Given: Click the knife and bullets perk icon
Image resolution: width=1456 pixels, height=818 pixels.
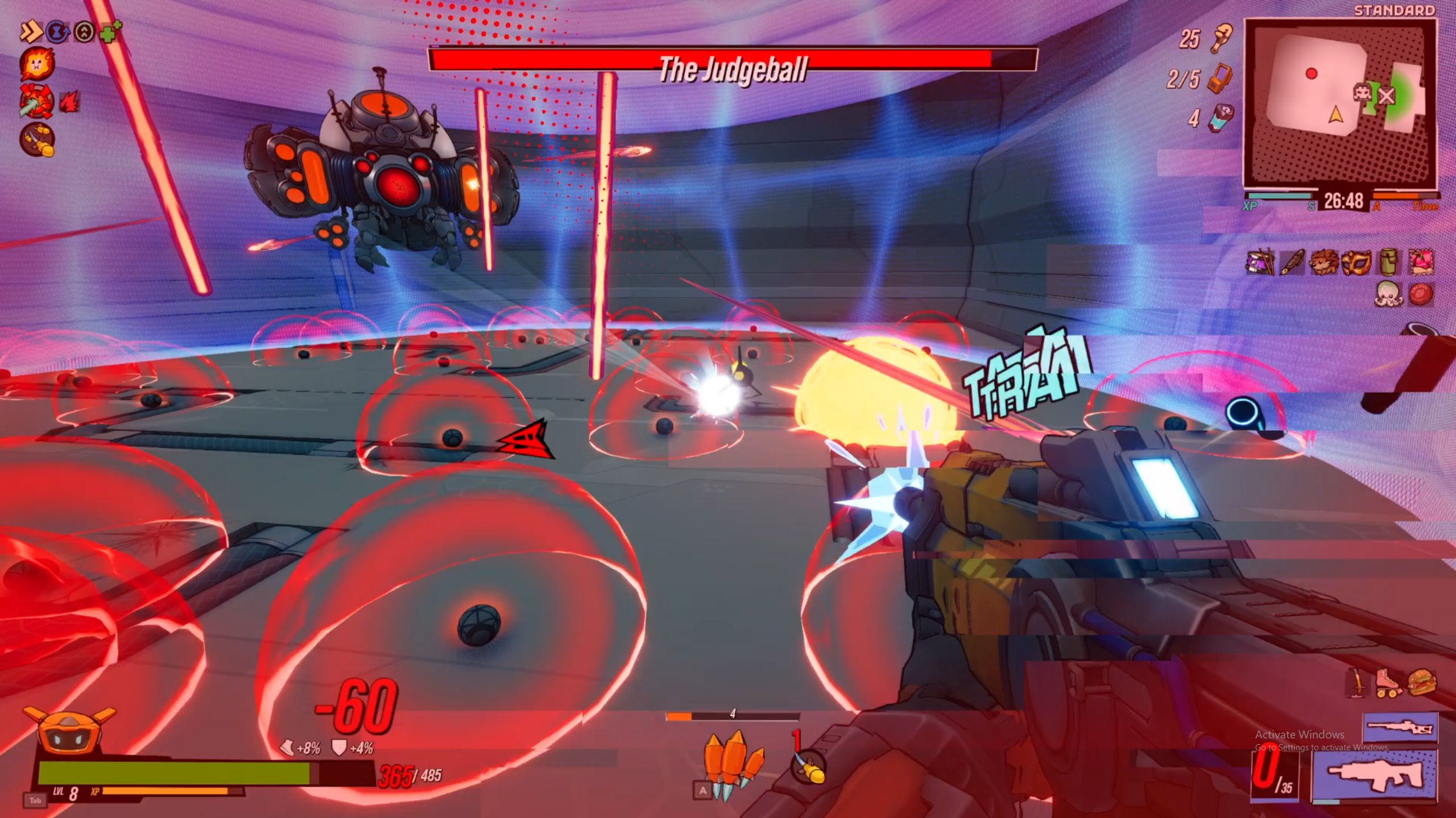Looking at the screenshot, I should [38, 140].
